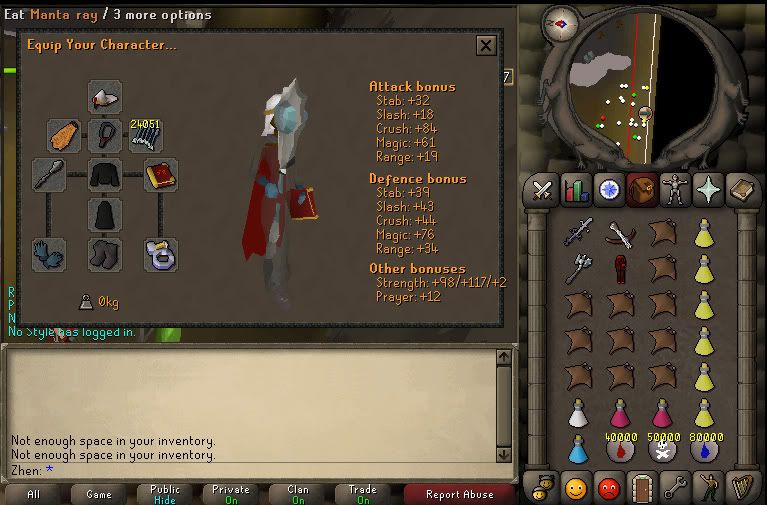Select the blue gloves slot

[48, 253]
